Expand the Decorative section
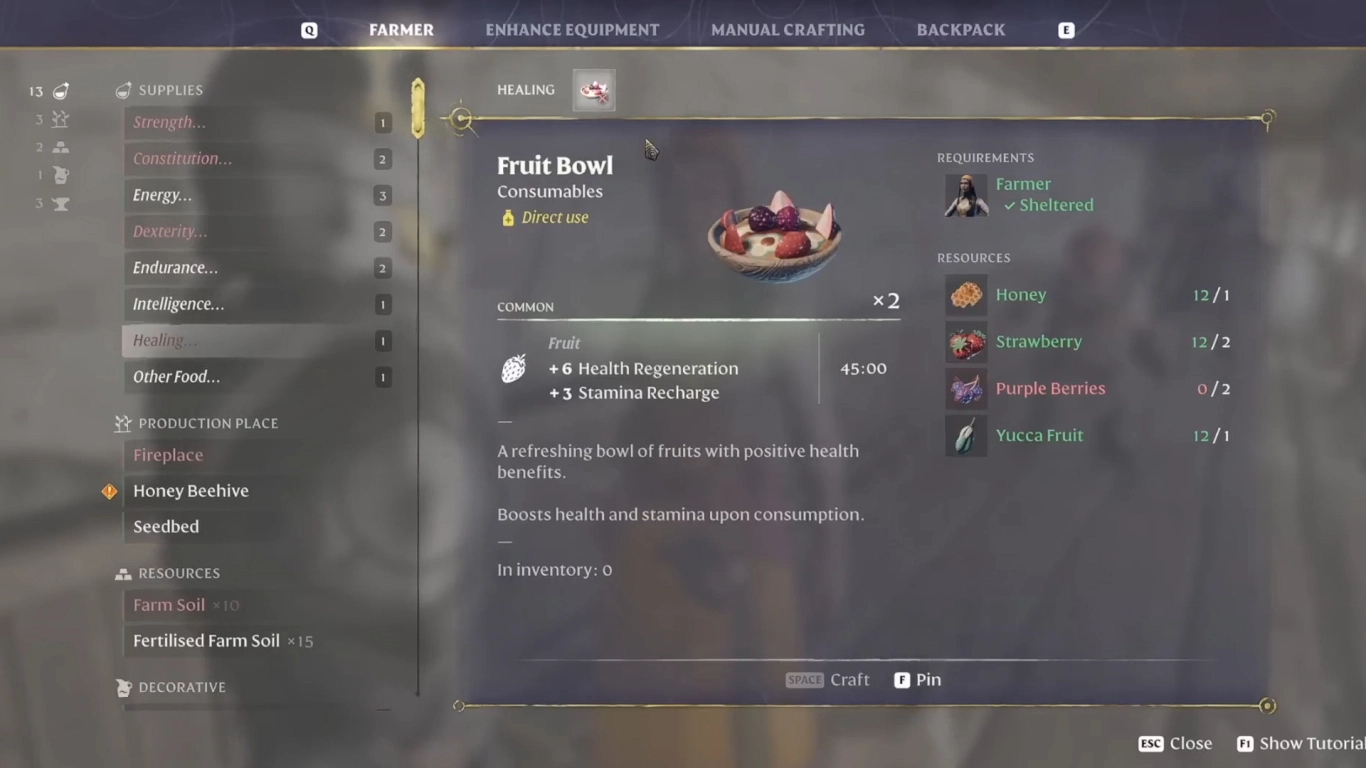1366x768 pixels. click(x=178, y=687)
